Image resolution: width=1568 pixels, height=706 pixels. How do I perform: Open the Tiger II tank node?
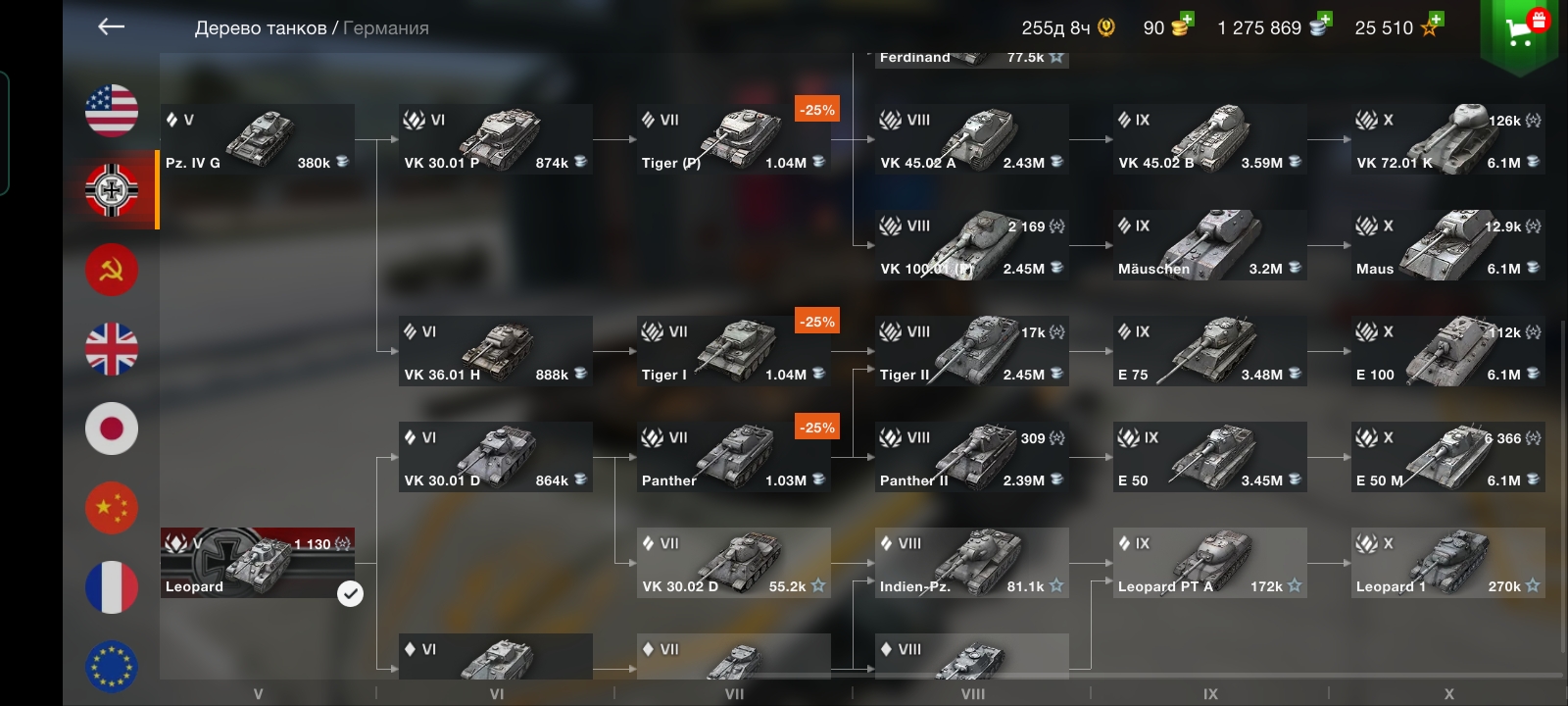pyautogui.click(x=971, y=351)
